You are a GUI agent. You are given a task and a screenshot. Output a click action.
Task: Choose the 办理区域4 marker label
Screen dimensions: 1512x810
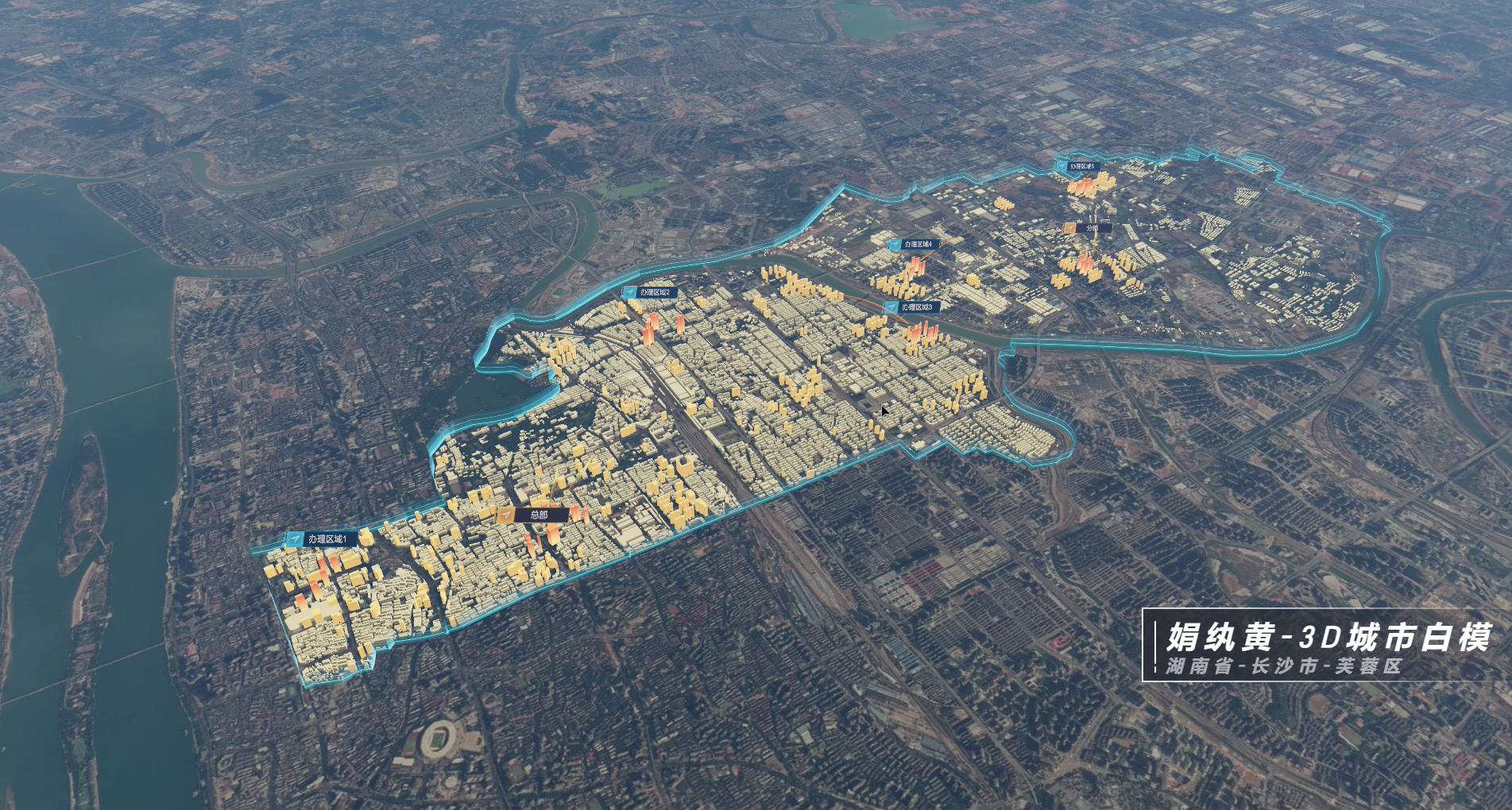click(x=914, y=245)
